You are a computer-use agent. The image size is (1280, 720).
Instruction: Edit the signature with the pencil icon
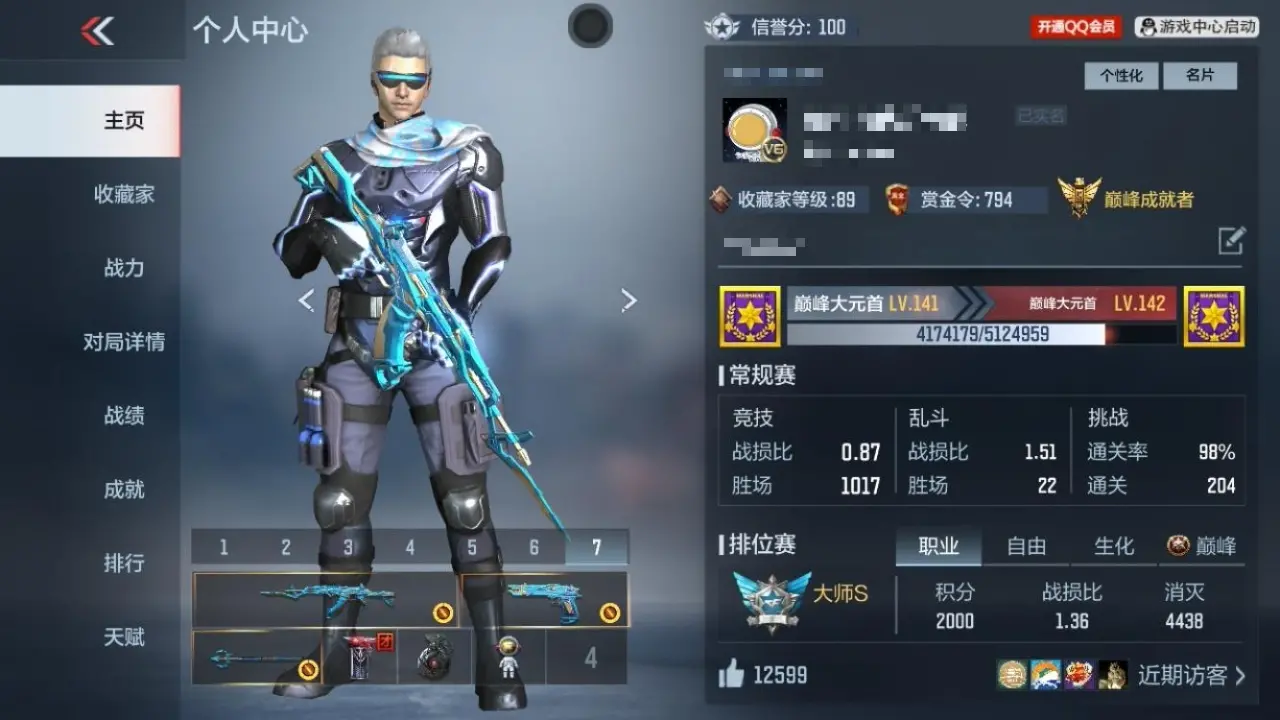[x=1231, y=240]
